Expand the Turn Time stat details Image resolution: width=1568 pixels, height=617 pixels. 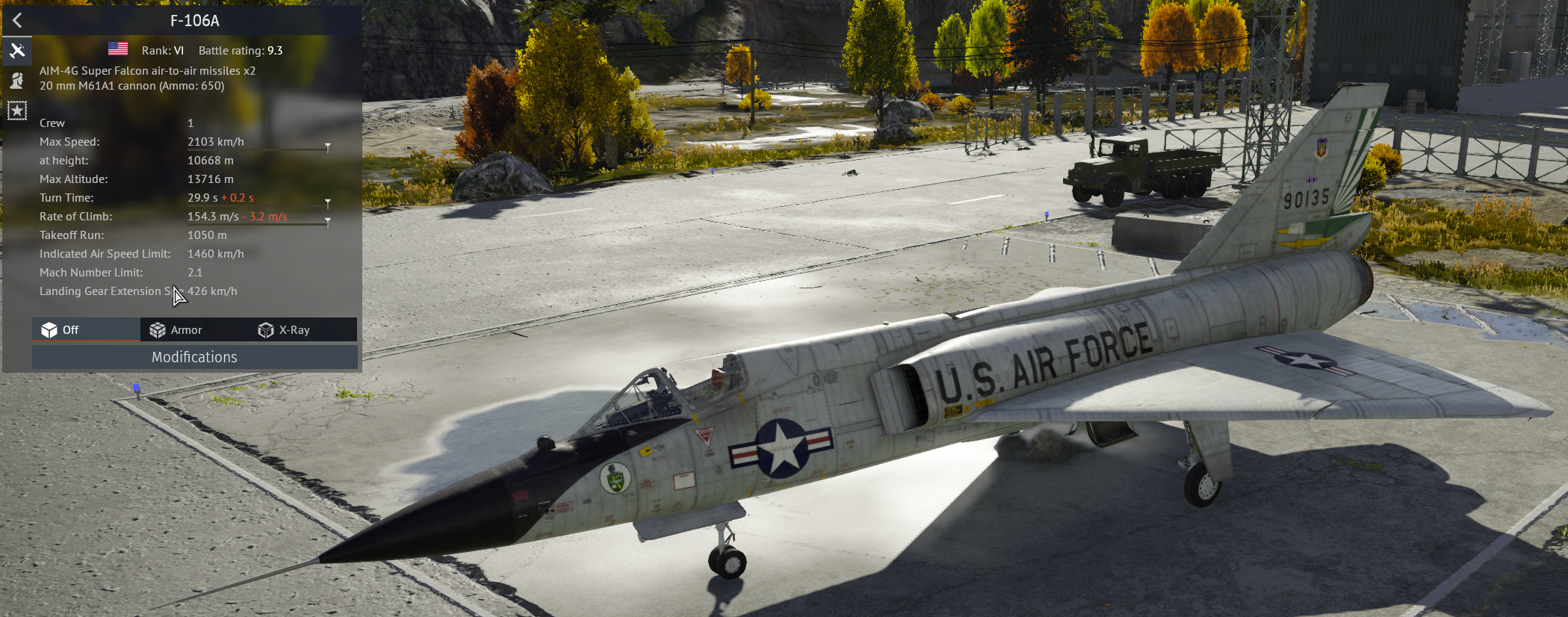(327, 202)
